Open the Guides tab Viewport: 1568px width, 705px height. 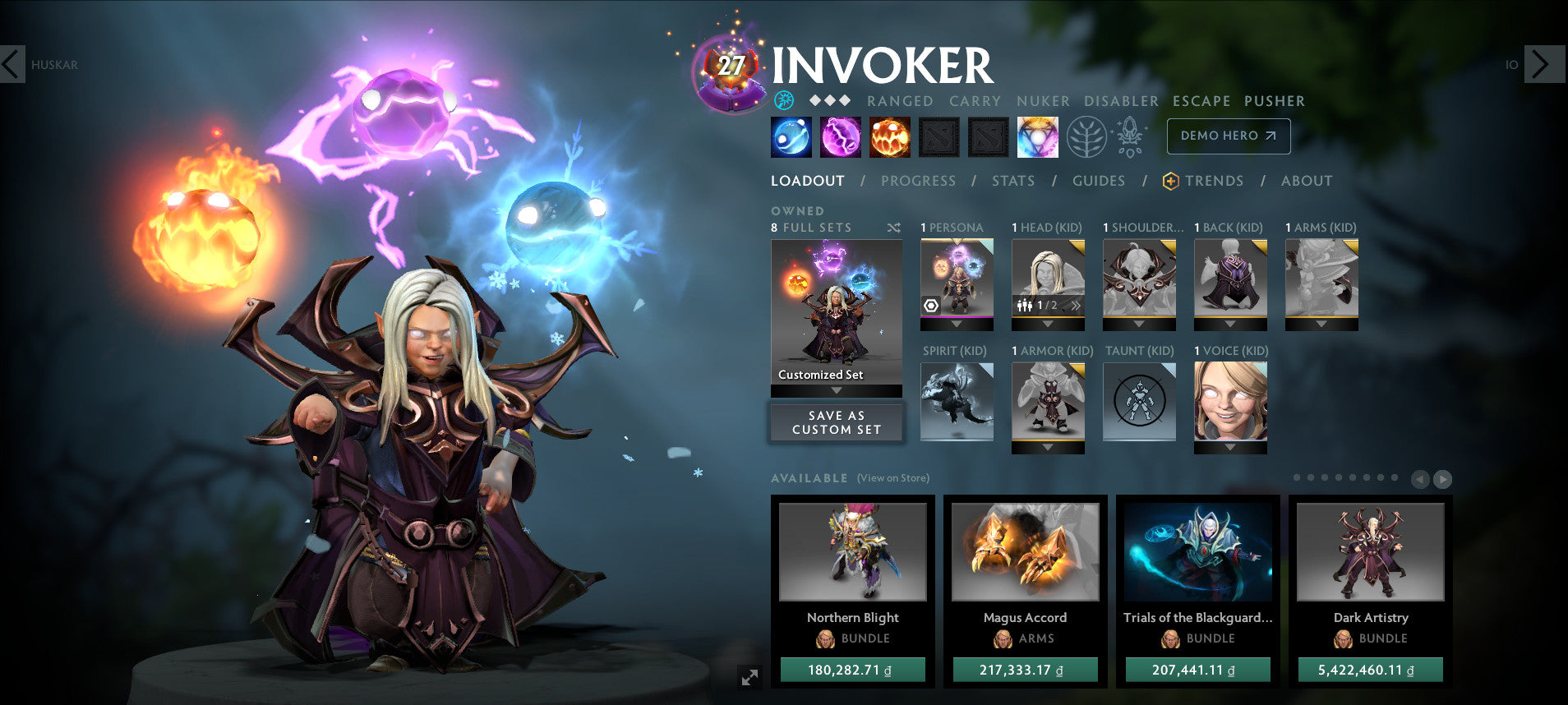[x=1099, y=181]
